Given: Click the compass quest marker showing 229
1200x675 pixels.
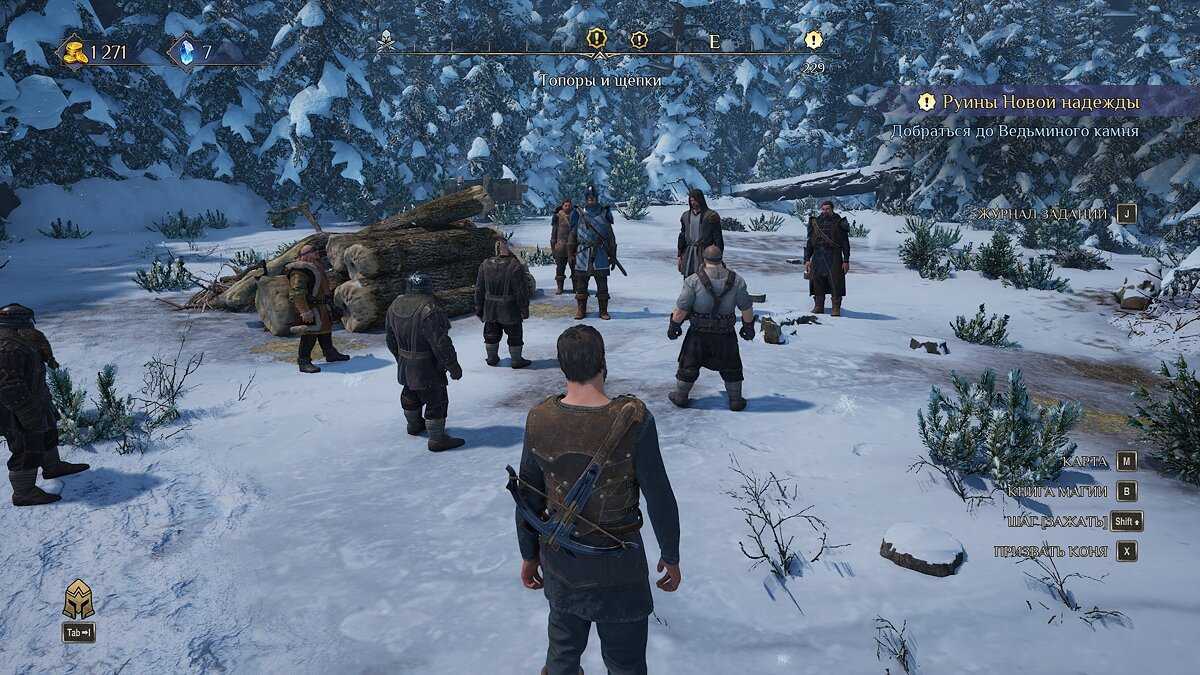Looking at the screenshot, I should tap(814, 40).
